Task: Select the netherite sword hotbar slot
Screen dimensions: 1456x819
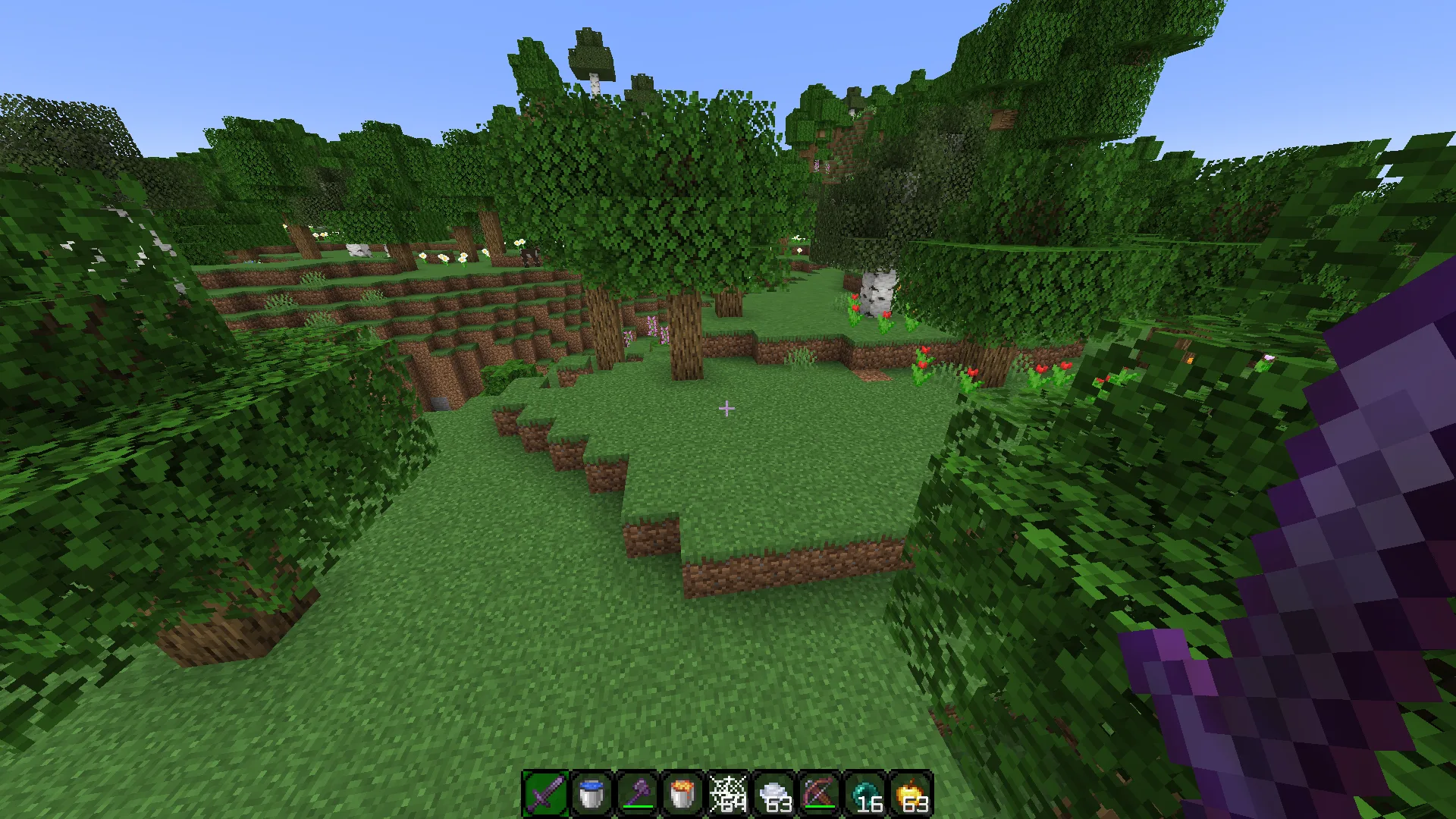Action: coord(545,795)
